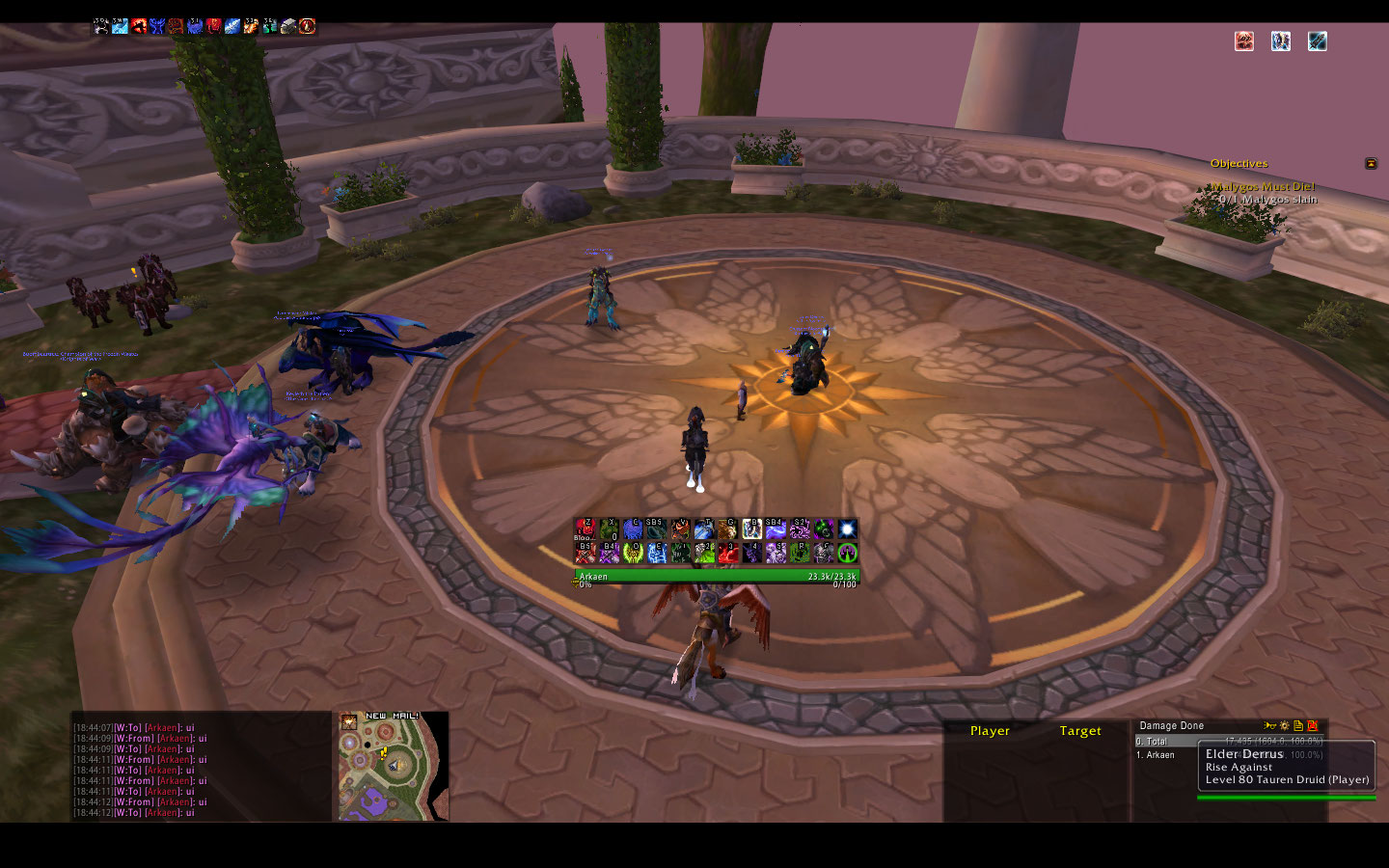The width and height of the screenshot is (1389, 868).
Task: Use the green winged ability bound to Q
Action: pyautogui.click(x=633, y=553)
